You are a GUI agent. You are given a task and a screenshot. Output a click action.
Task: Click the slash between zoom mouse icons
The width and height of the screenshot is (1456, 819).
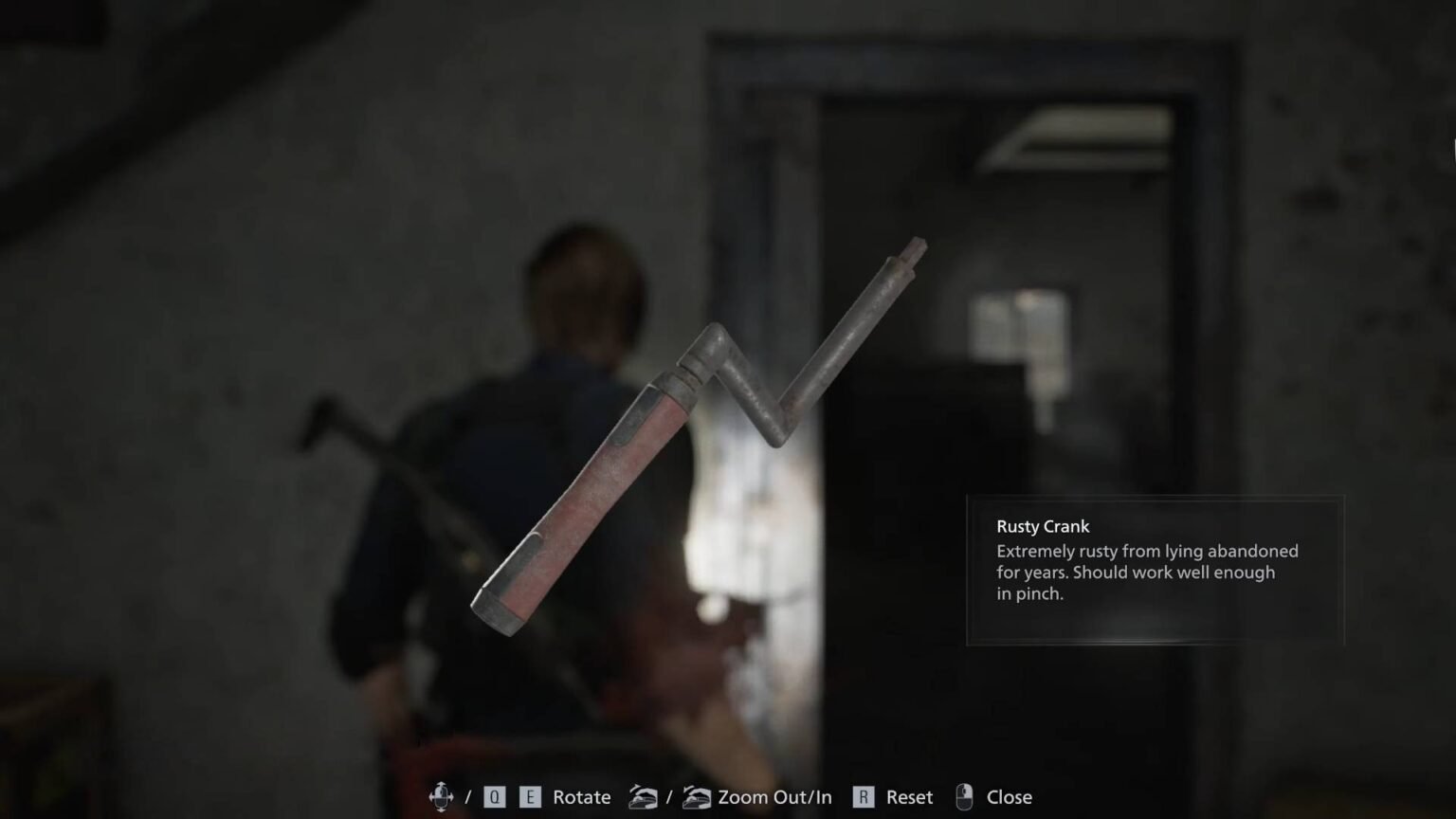[x=671, y=797]
